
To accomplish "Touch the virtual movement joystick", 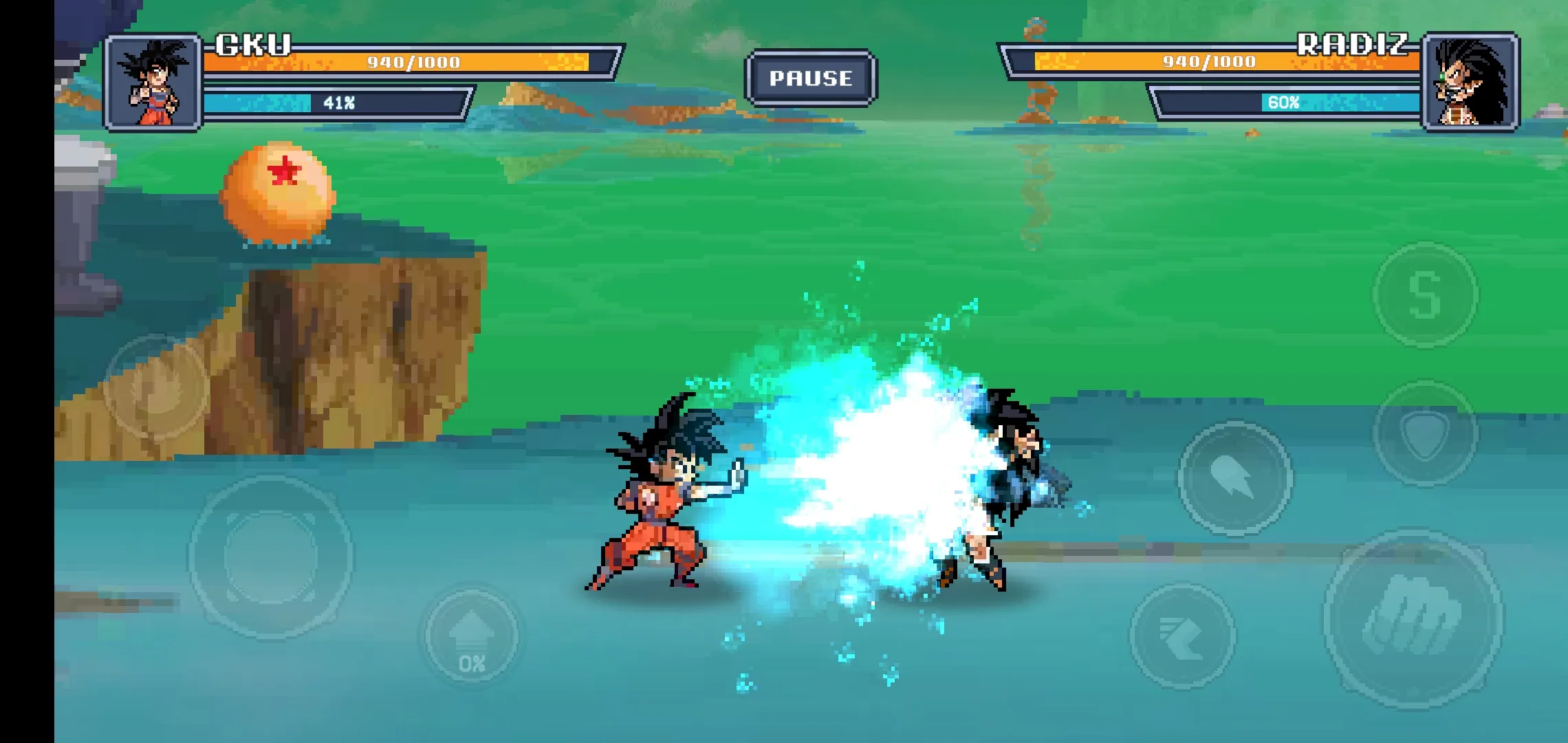I will coord(271,556).
